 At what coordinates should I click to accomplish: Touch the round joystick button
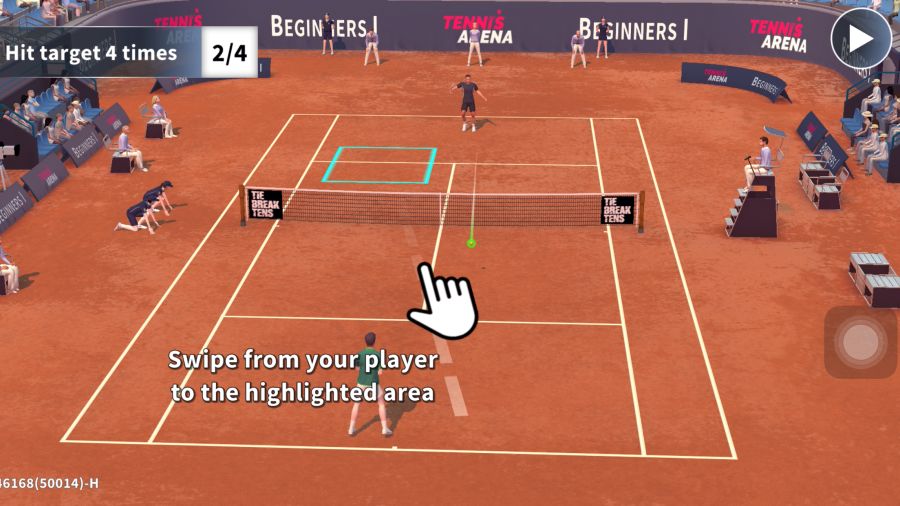860,342
